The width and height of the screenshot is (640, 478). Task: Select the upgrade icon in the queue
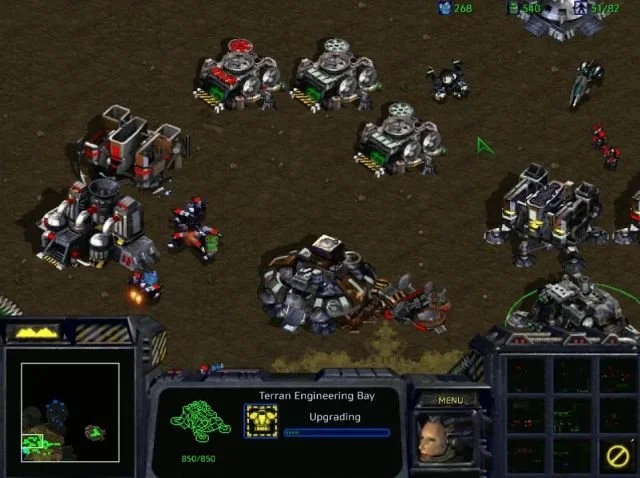tap(261, 421)
